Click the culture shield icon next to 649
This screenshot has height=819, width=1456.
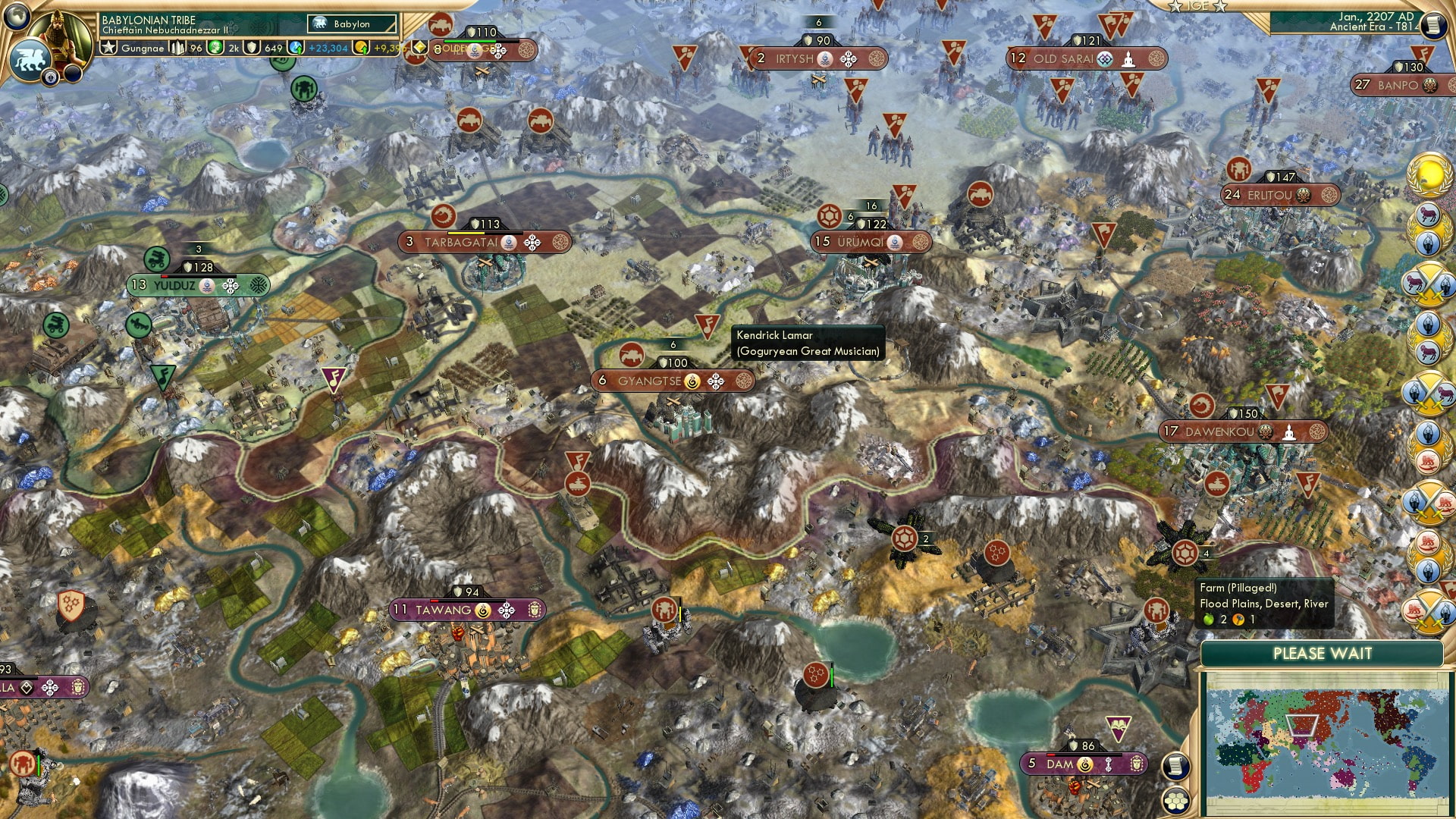pos(253,48)
